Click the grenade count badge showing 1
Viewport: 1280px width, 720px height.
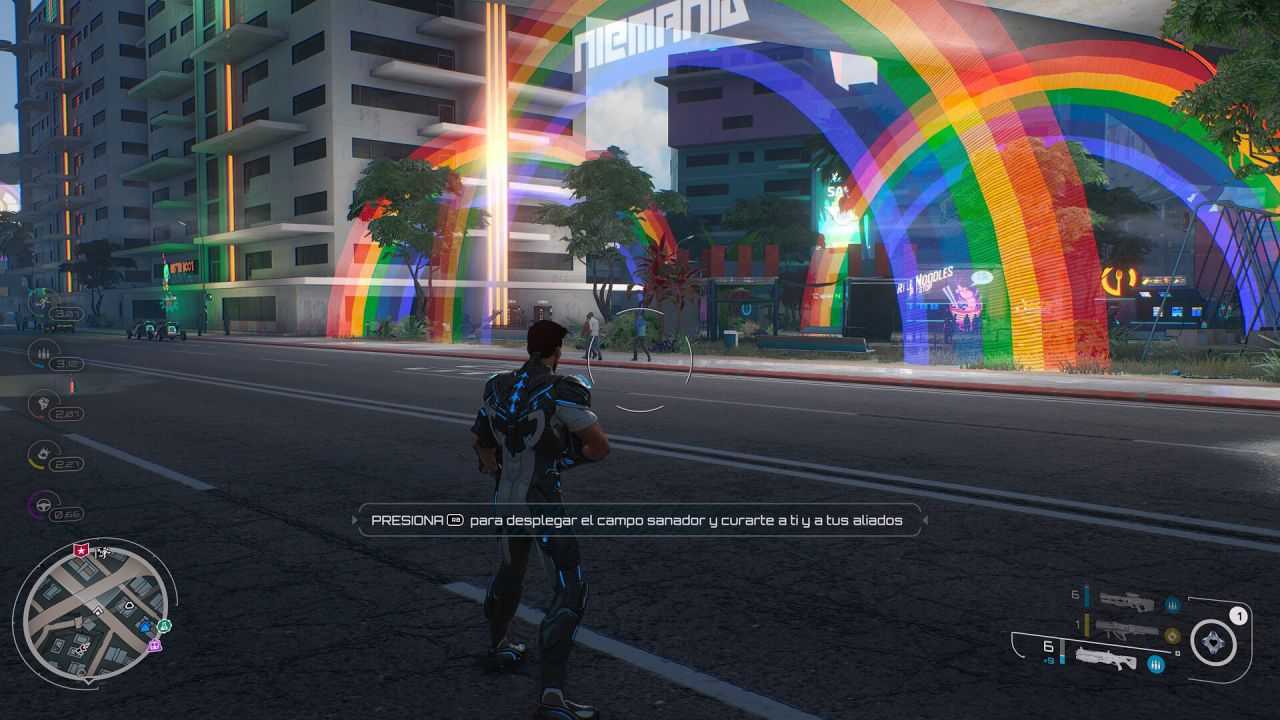tap(1240, 615)
